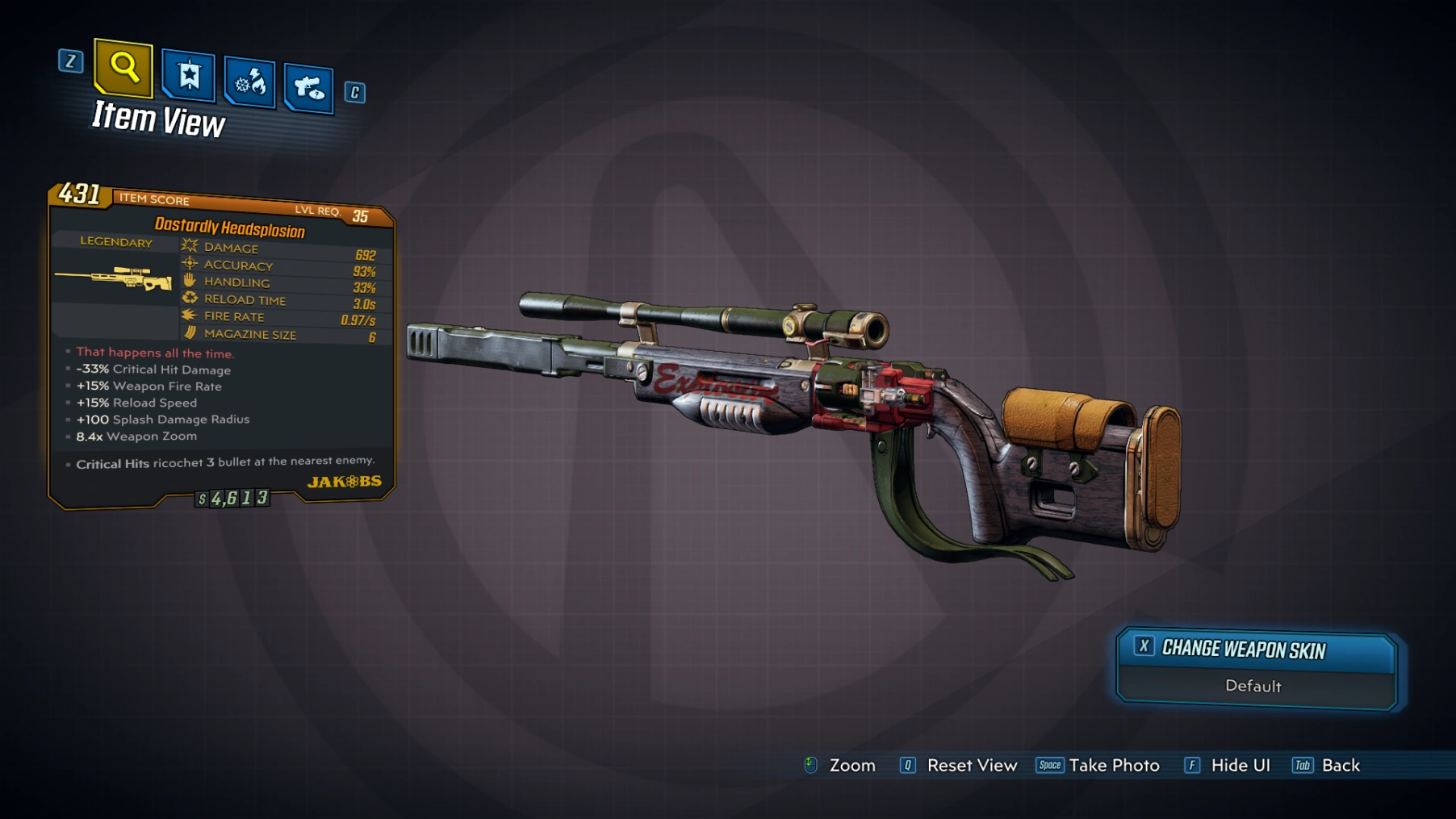Screen dimensions: 1456x819
Task: Select the magnifying glass Item View tab
Action: pyautogui.click(x=123, y=67)
